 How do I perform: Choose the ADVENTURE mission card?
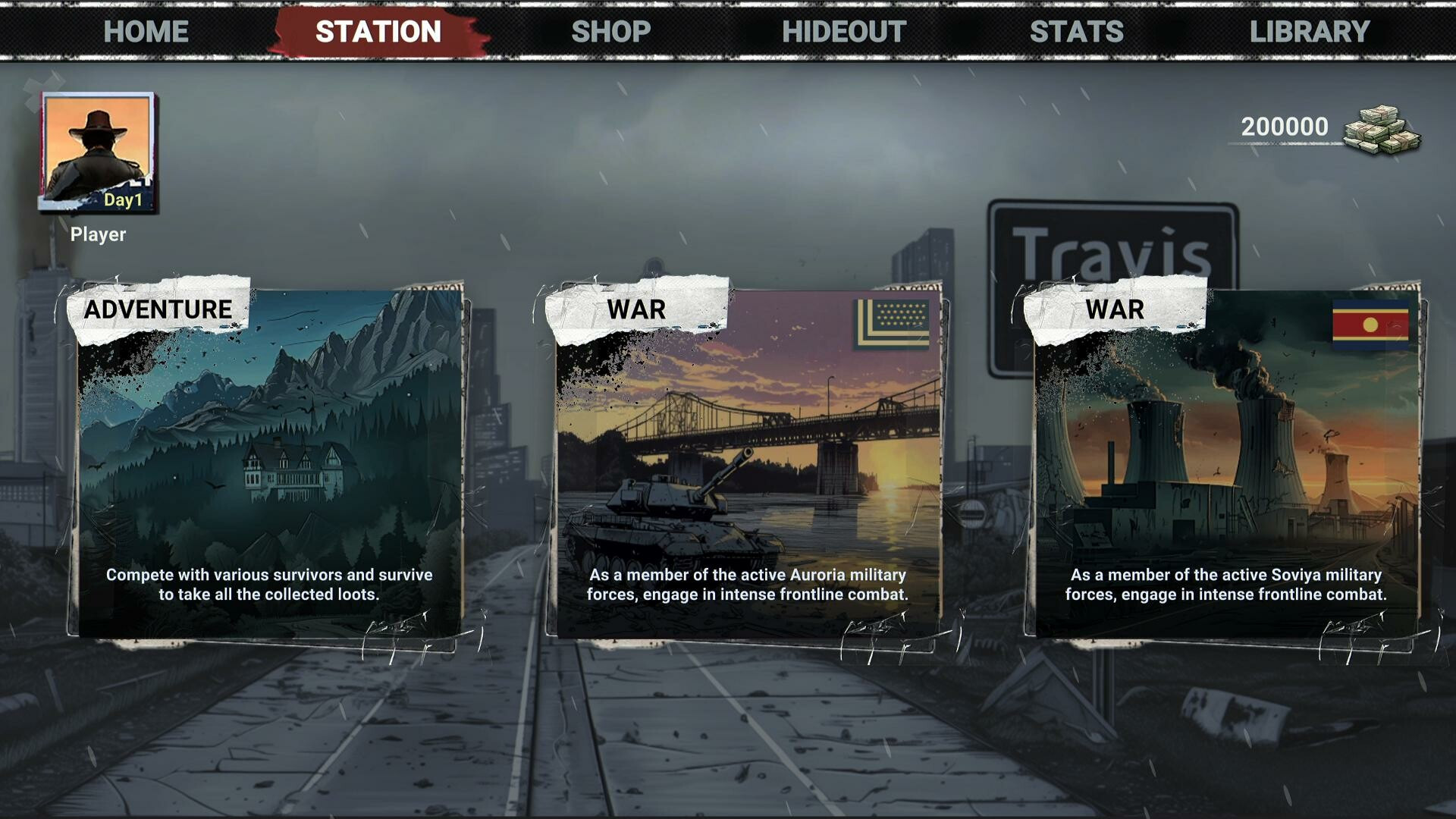coord(269,463)
